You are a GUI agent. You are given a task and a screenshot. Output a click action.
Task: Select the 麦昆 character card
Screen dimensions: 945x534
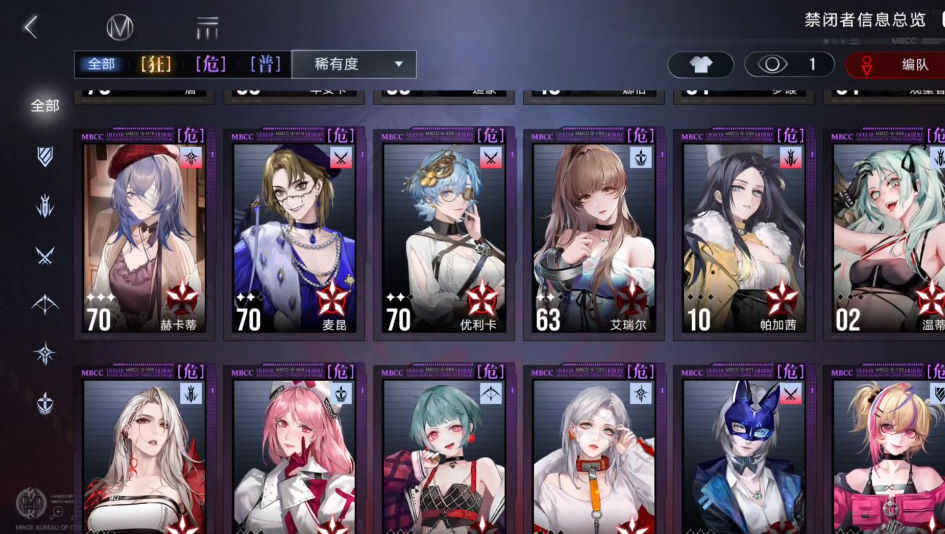point(294,235)
